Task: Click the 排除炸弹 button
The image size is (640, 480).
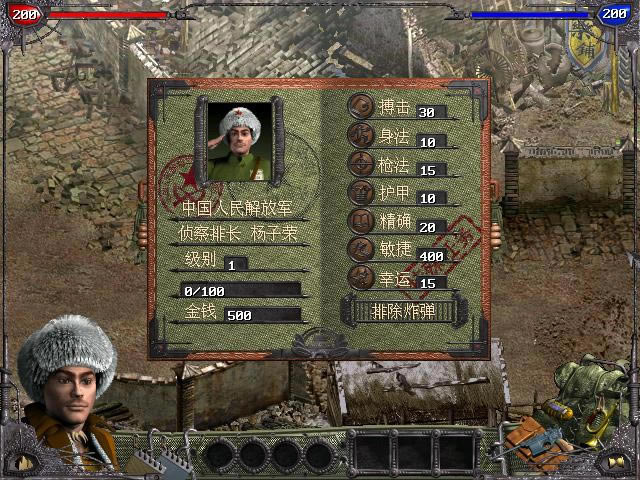Action: [x=403, y=311]
